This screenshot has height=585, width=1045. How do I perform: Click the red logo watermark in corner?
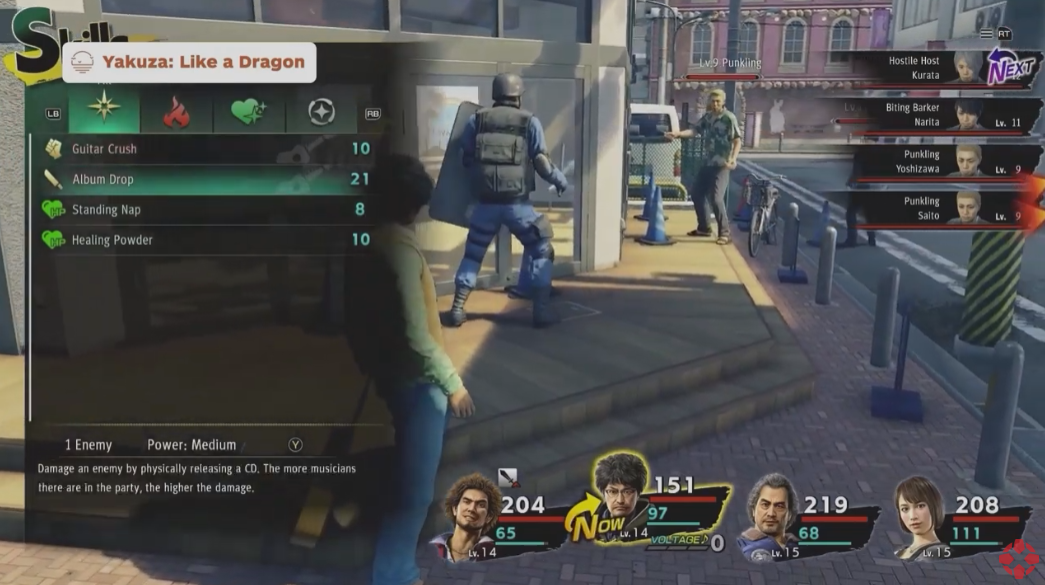(x=1020, y=560)
